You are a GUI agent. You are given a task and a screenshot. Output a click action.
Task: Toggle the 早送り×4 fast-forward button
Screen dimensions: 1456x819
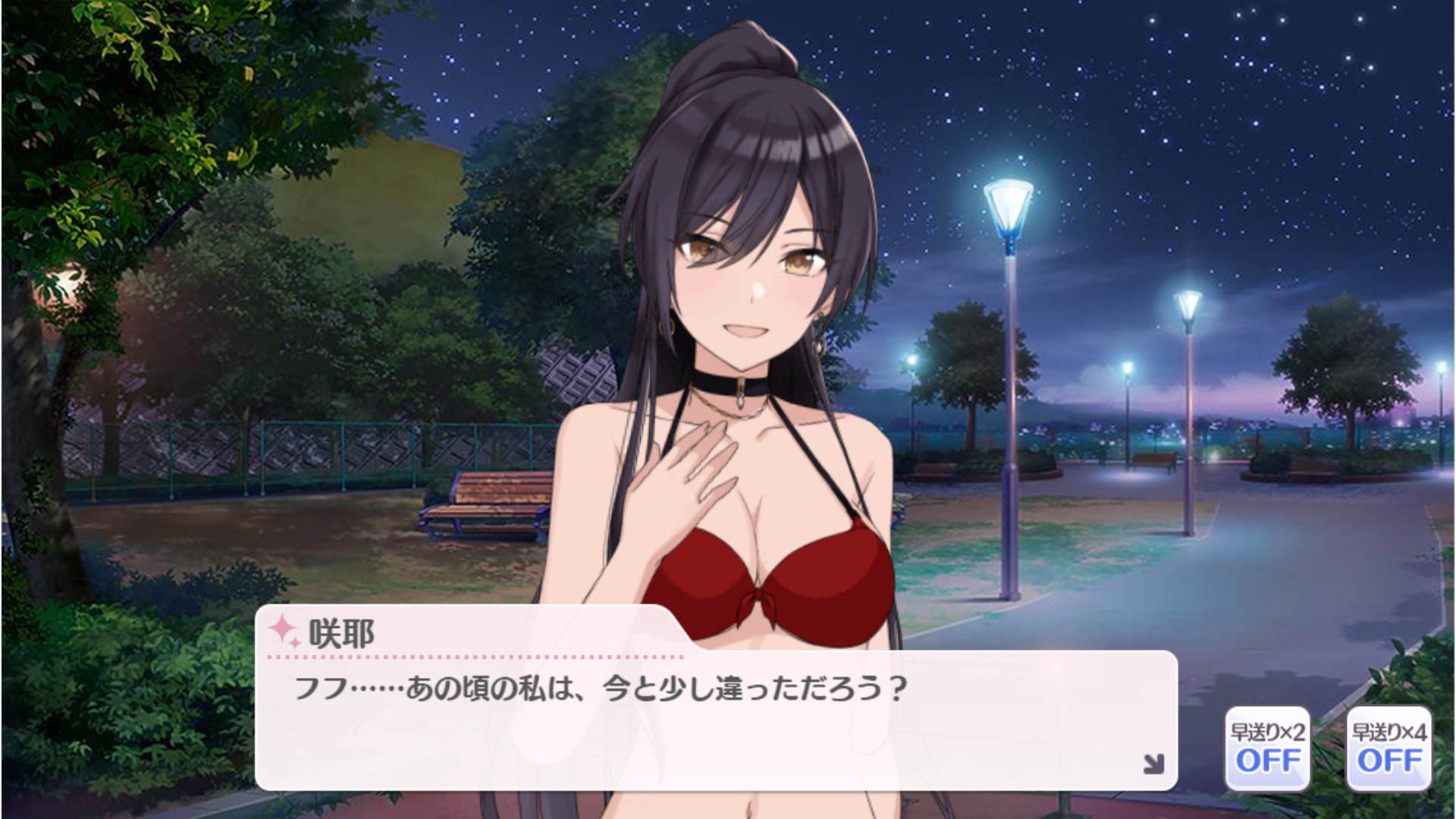(x=1389, y=748)
